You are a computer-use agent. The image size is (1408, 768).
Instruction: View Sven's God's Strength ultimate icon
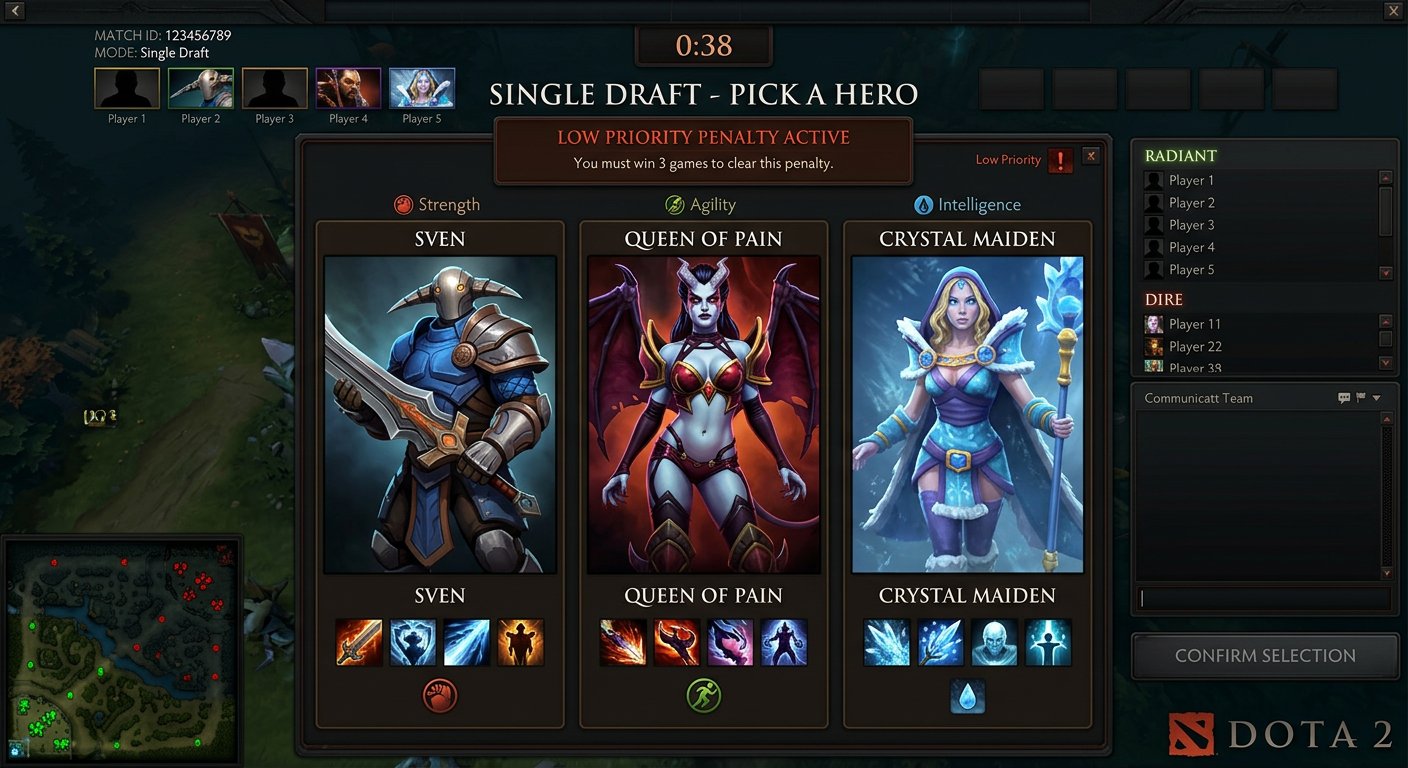tap(521, 642)
